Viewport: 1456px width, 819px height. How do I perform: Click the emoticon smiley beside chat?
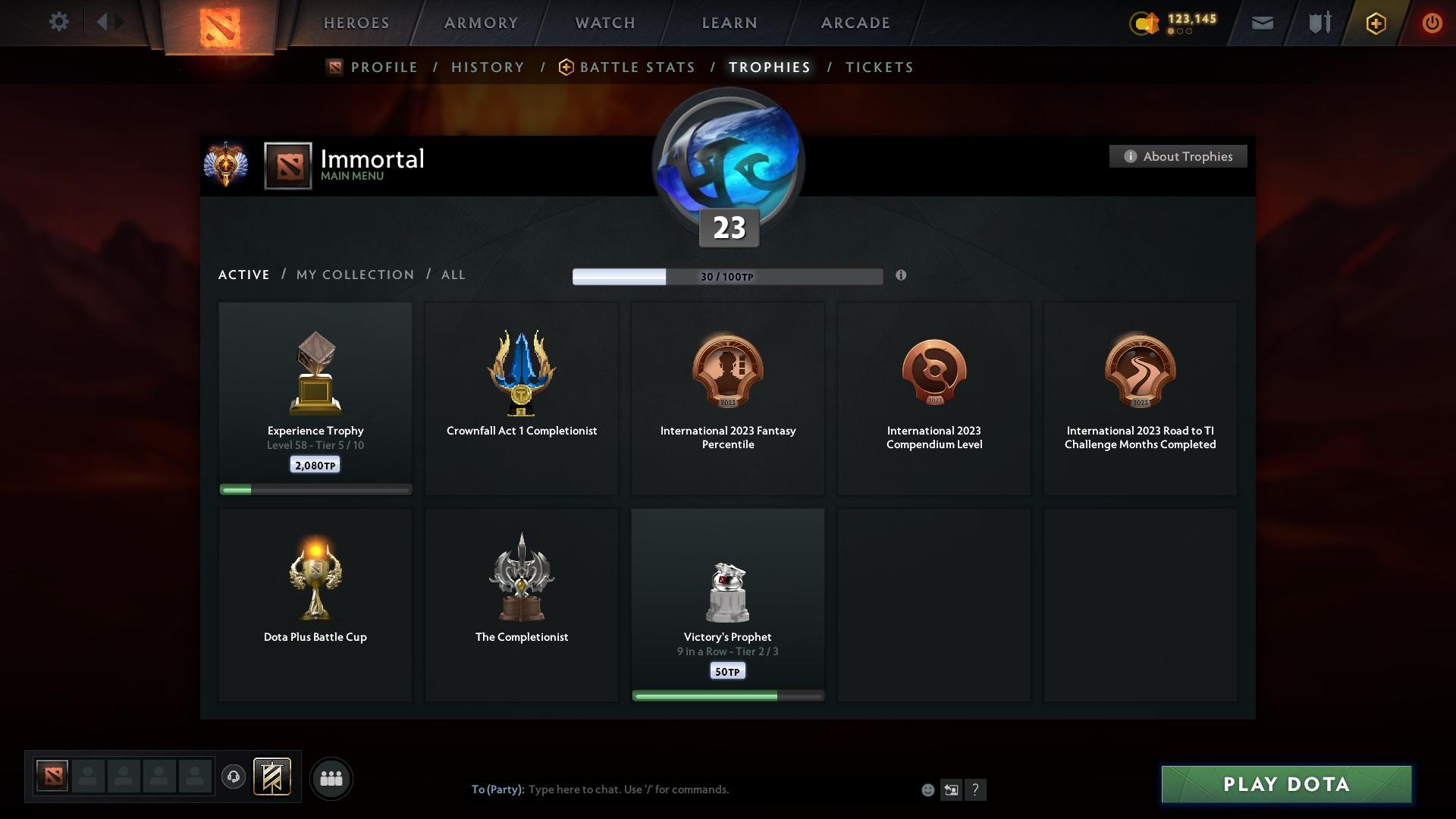pyautogui.click(x=927, y=789)
